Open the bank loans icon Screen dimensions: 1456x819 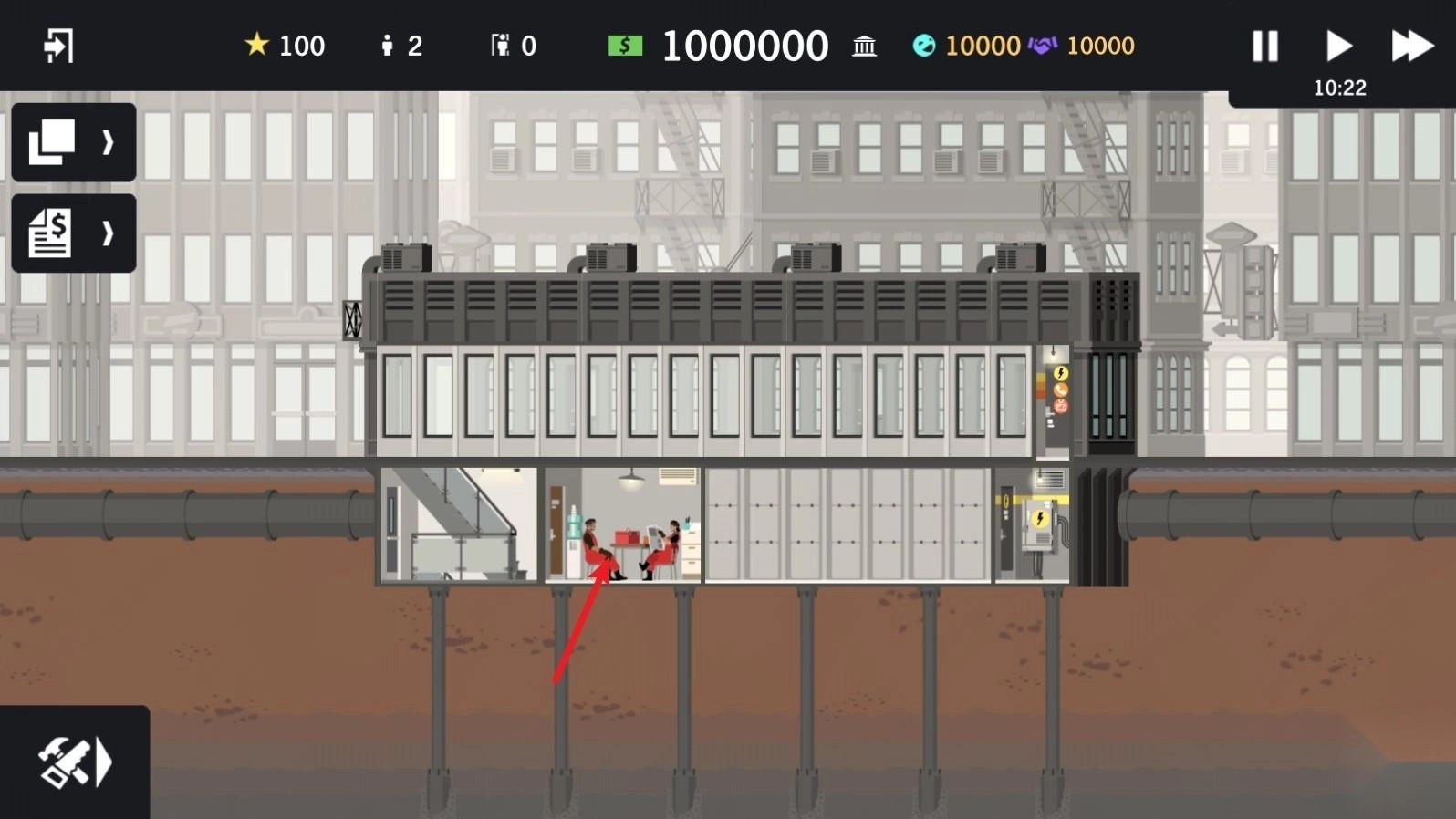pos(864,46)
